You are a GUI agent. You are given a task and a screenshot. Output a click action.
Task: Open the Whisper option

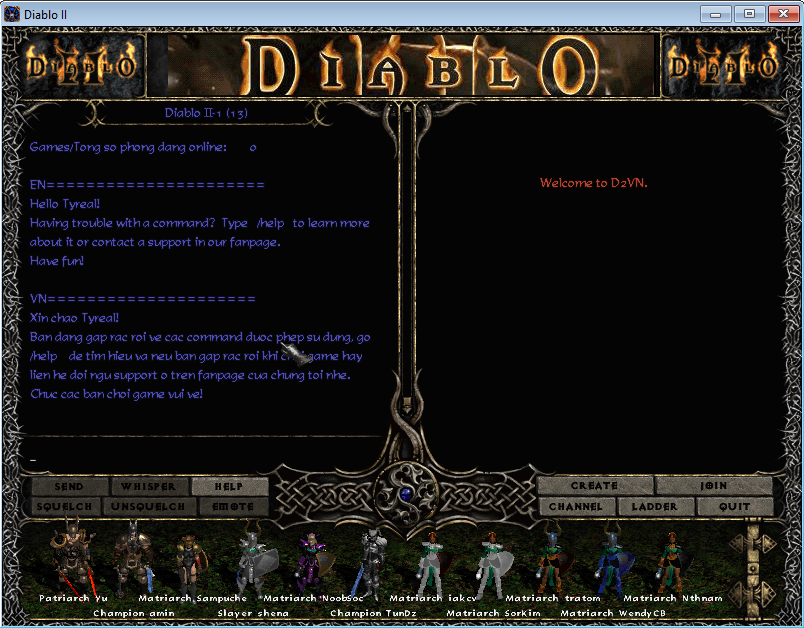click(148, 487)
